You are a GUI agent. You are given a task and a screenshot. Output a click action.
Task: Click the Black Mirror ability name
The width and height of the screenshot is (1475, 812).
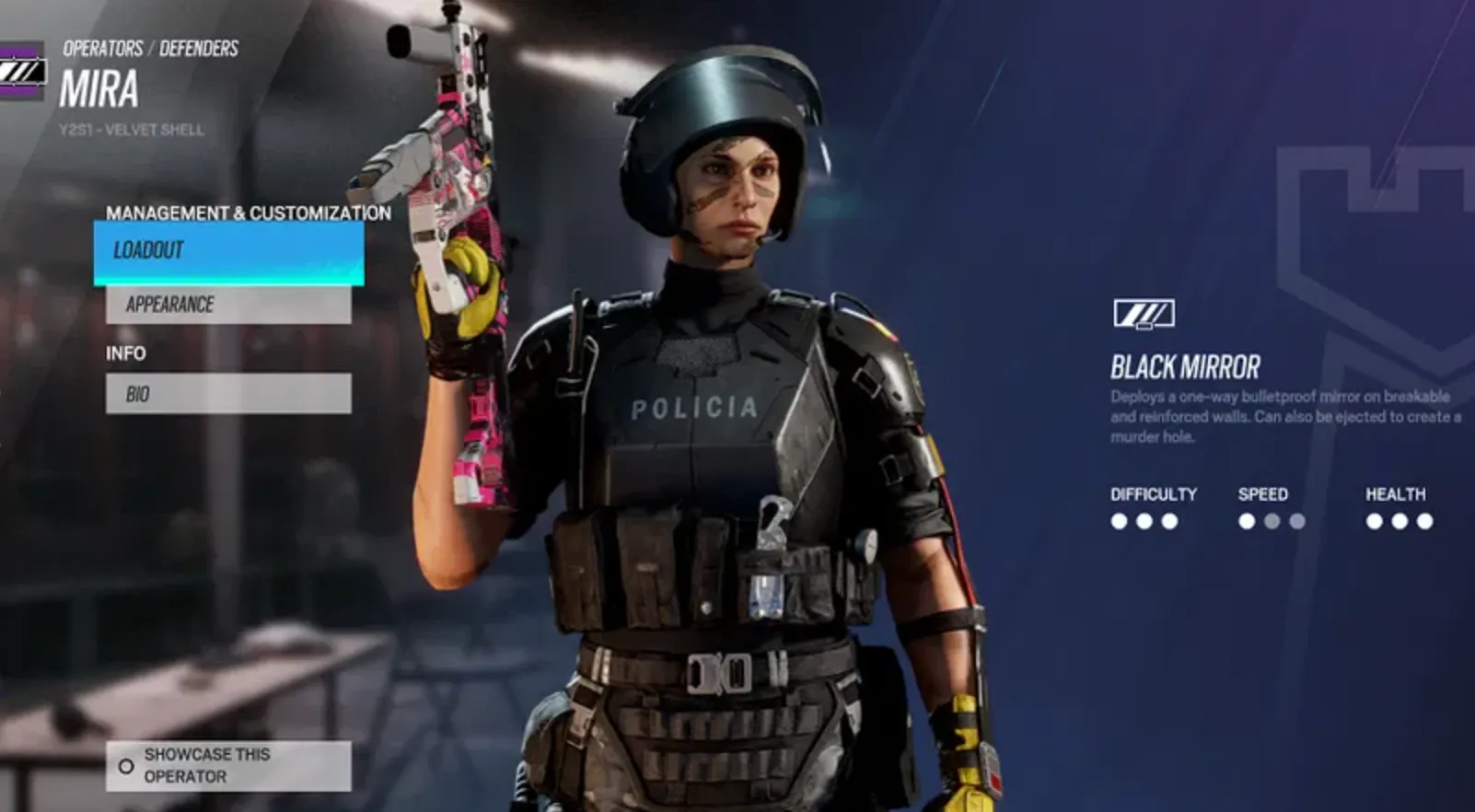(x=1186, y=366)
